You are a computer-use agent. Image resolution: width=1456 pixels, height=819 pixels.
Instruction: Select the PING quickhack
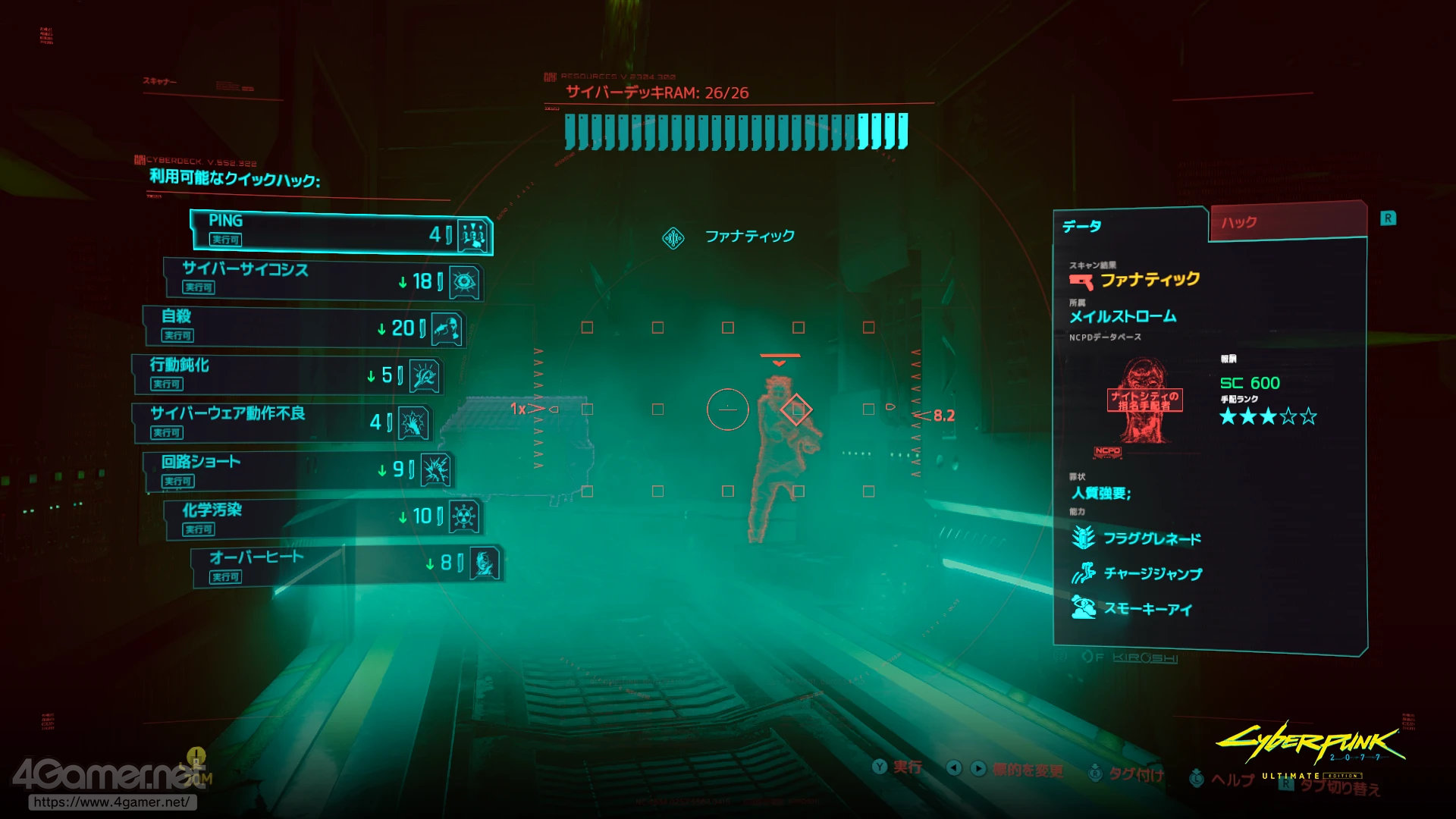[341, 231]
